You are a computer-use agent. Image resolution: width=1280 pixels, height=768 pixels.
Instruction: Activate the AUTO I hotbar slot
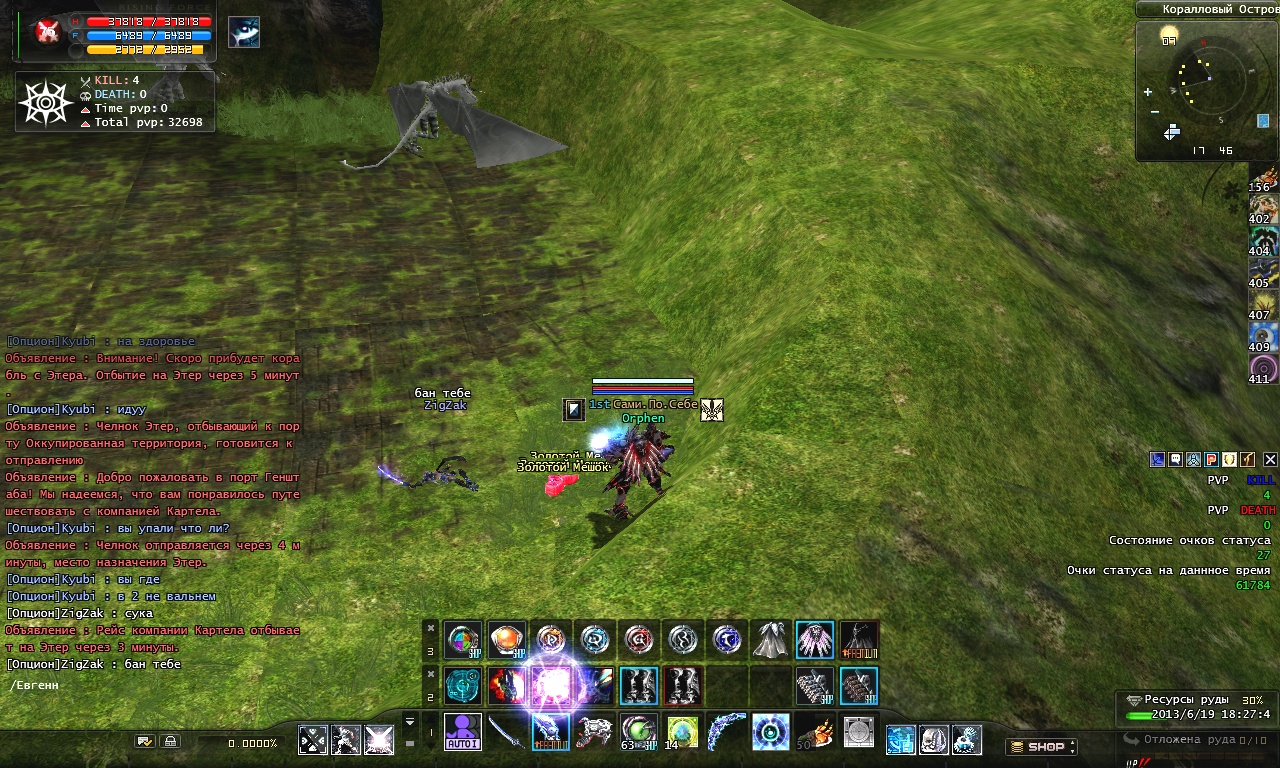coord(462,732)
